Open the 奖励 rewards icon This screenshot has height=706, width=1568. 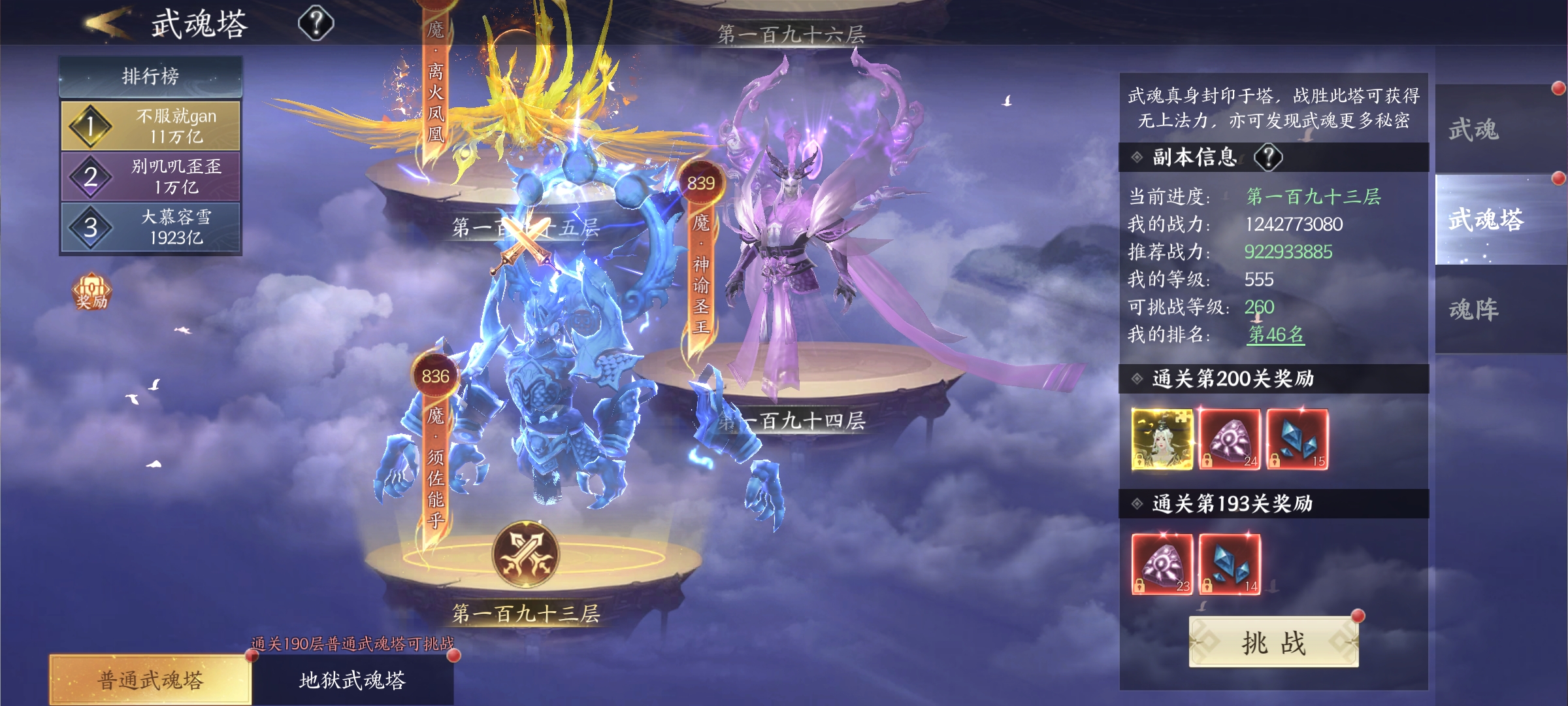tap(91, 292)
